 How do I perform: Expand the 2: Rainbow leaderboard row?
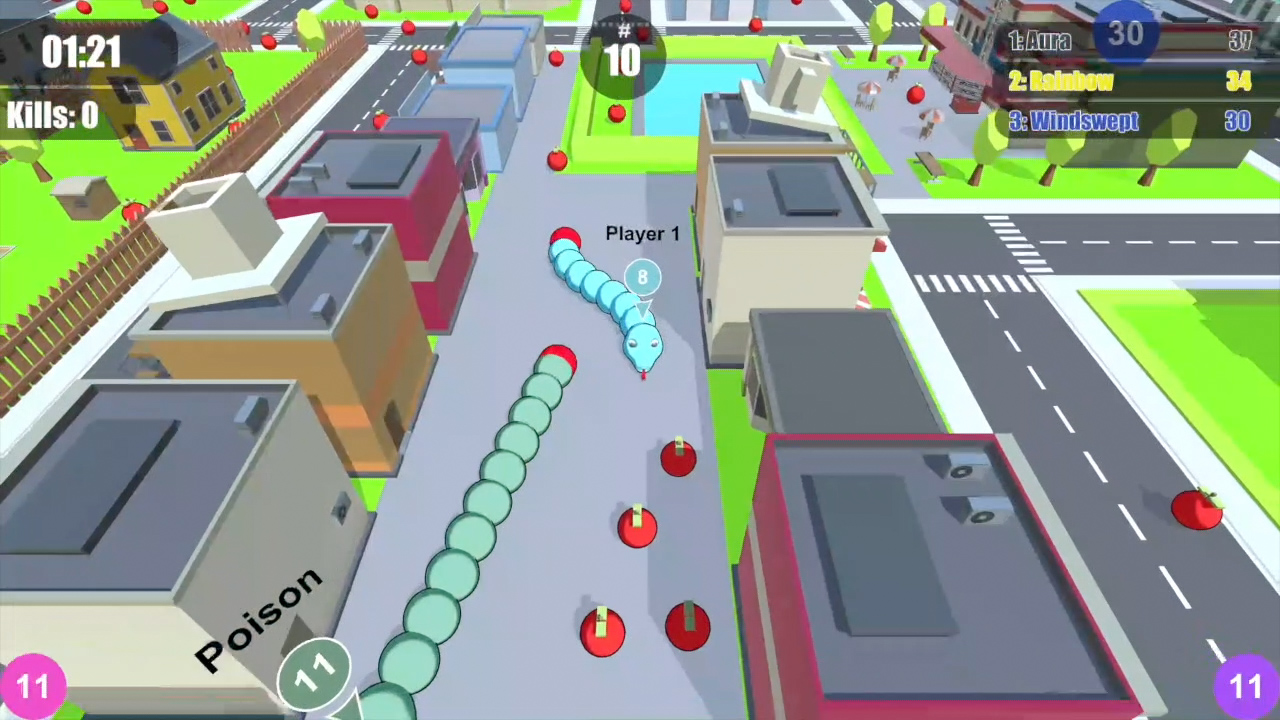click(1063, 82)
